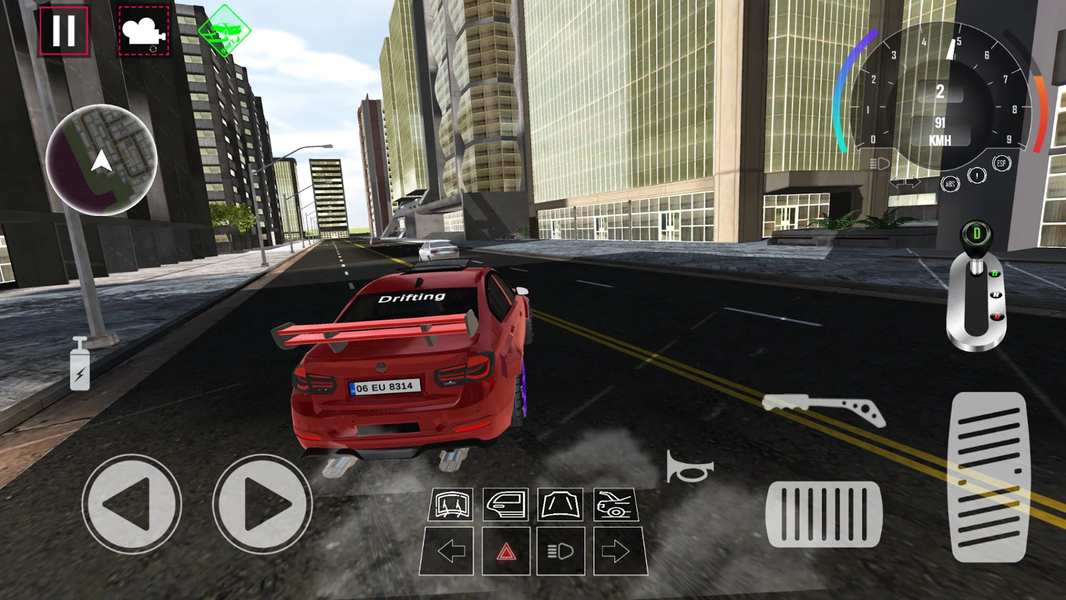Pause the game
Image resolution: width=1066 pixels, height=600 pixels.
[64, 31]
